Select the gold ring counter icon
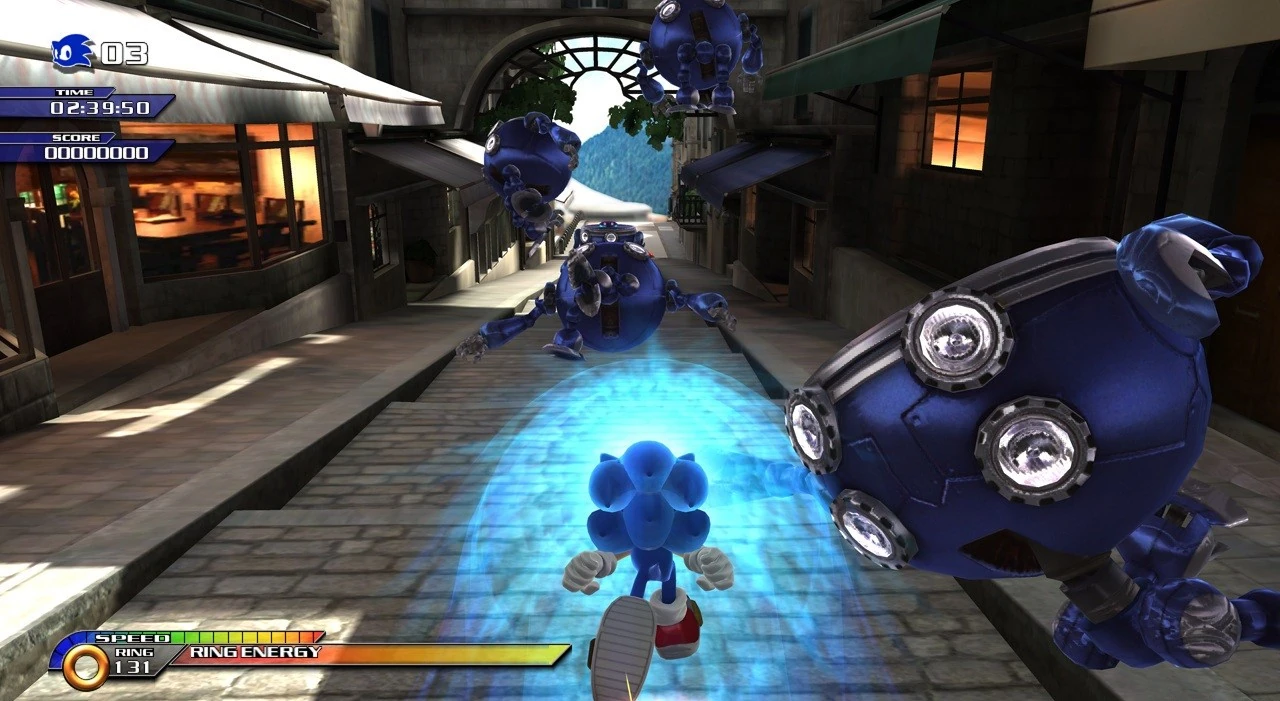Image resolution: width=1280 pixels, height=701 pixels. coord(85,667)
